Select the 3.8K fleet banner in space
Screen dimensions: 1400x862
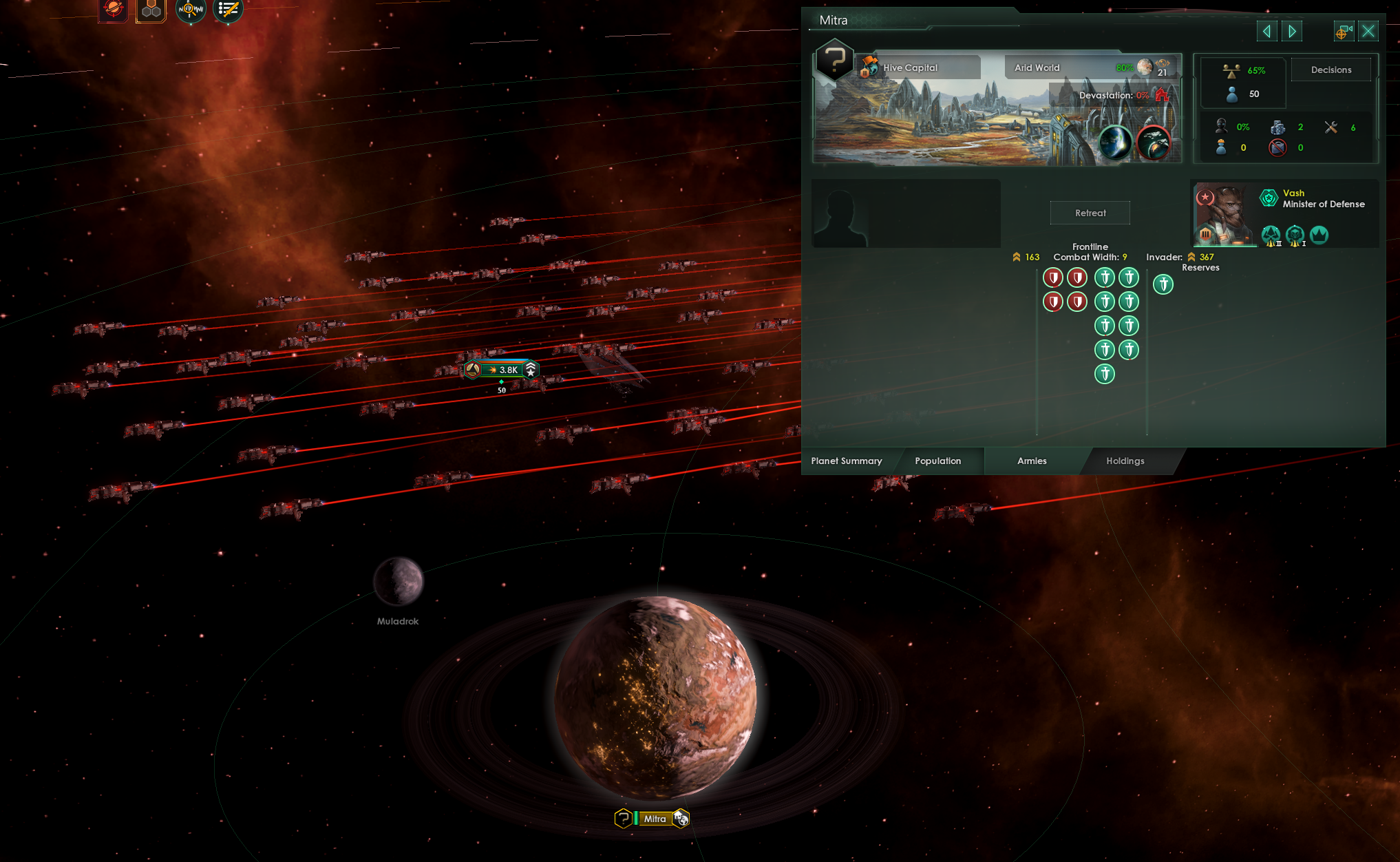502,370
